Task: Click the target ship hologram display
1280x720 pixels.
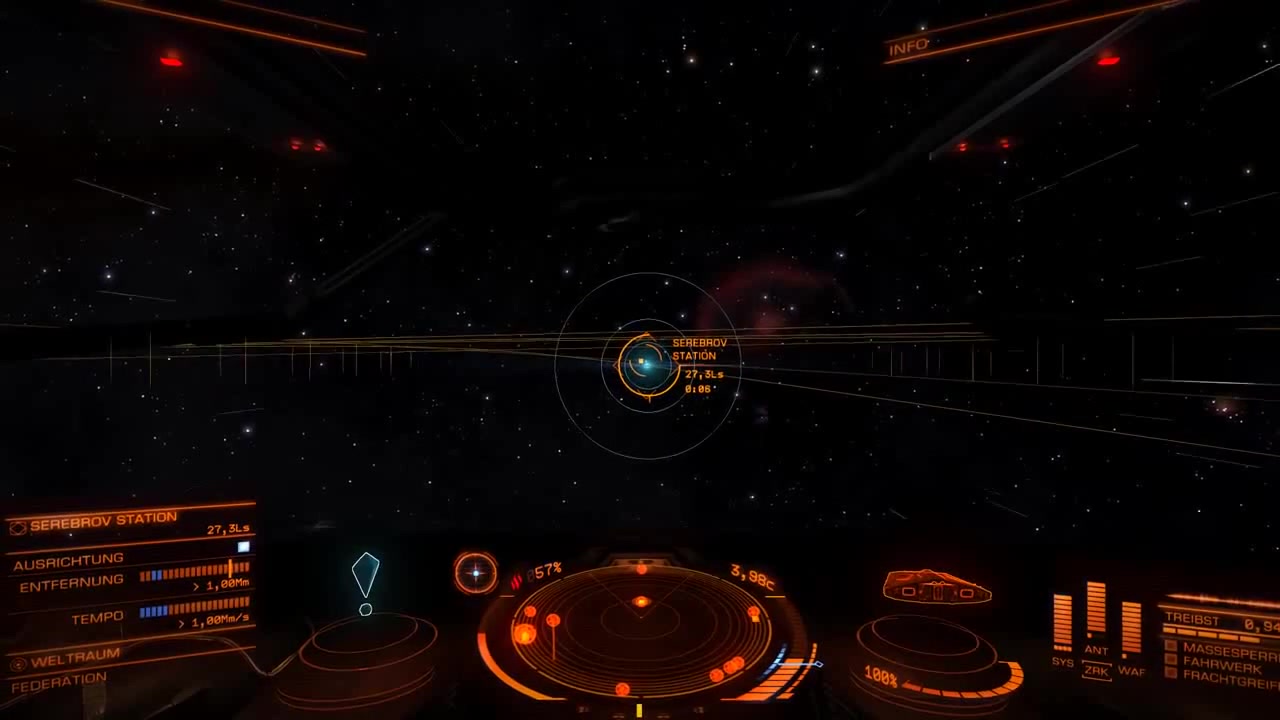Action: click(x=930, y=588)
